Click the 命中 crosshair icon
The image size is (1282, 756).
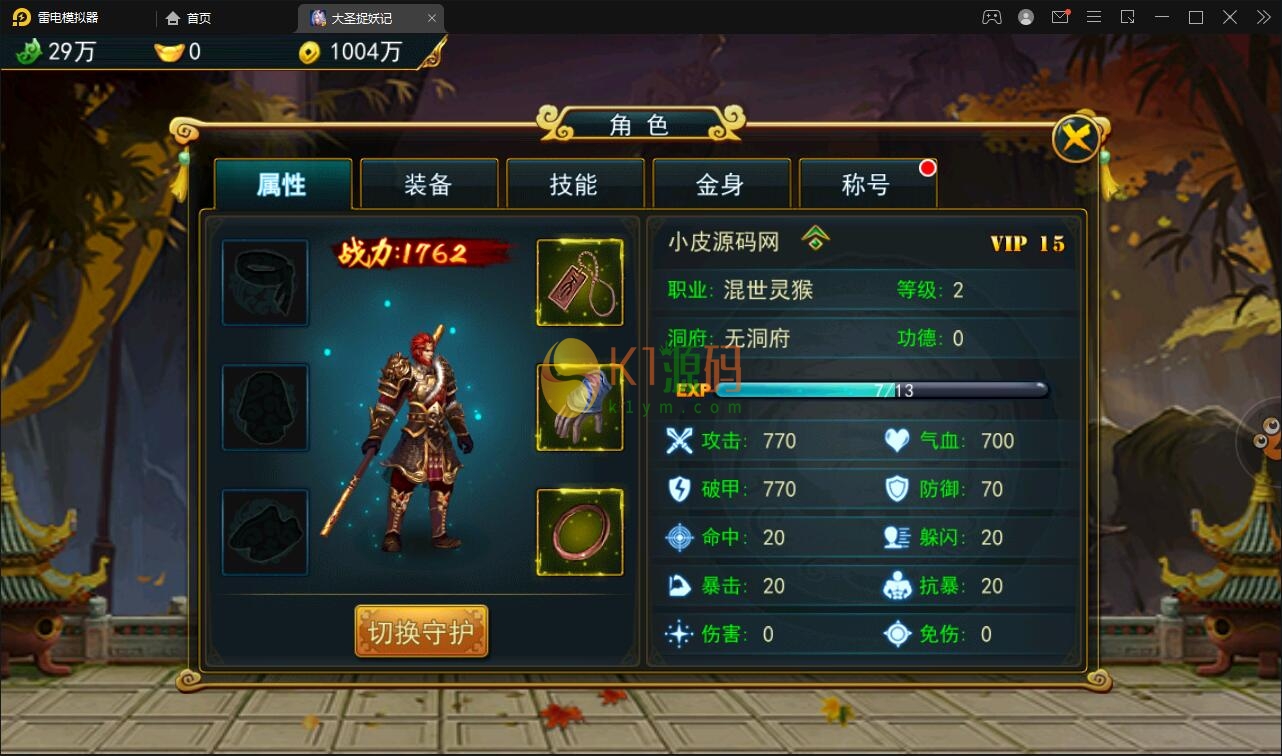click(x=678, y=537)
